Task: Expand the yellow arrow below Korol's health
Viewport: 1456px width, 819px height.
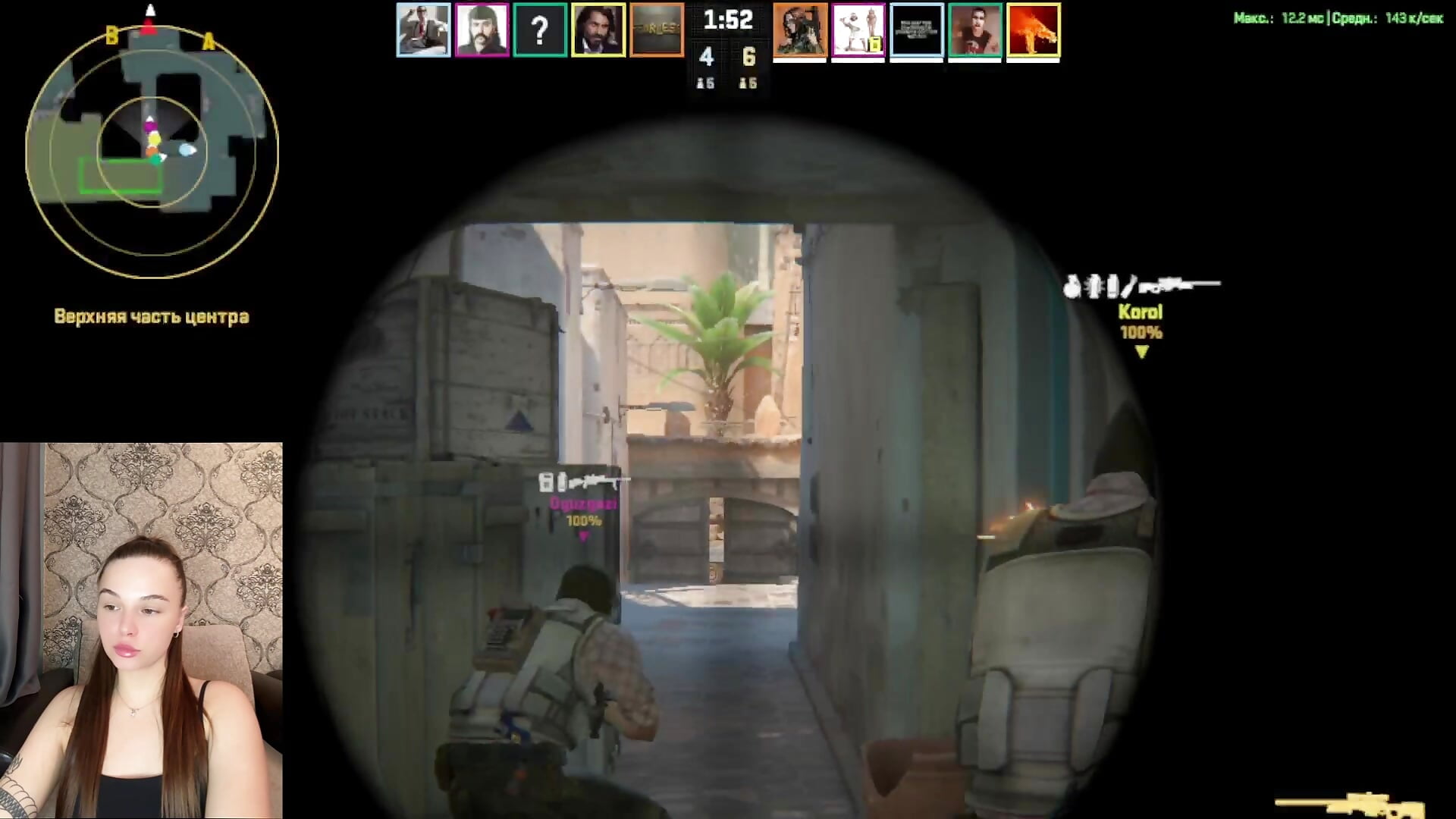Action: click(1142, 350)
